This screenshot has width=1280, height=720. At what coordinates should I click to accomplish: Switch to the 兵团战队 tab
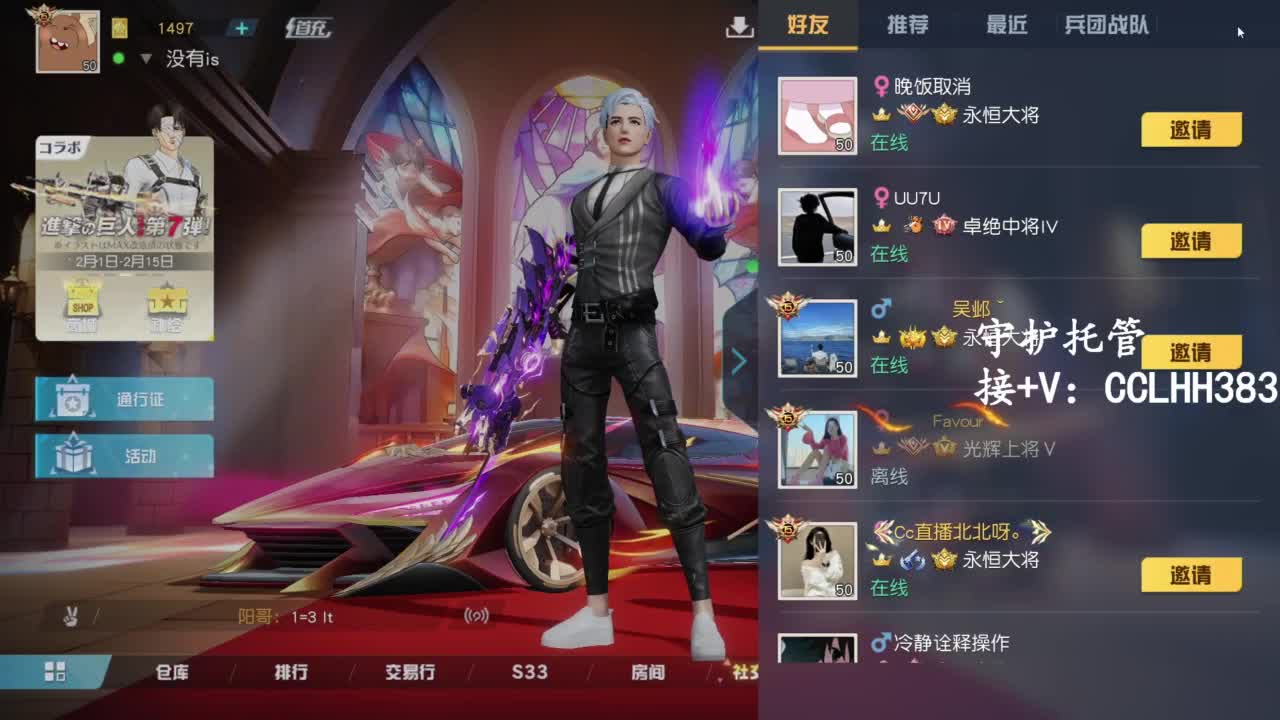[1106, 27]
